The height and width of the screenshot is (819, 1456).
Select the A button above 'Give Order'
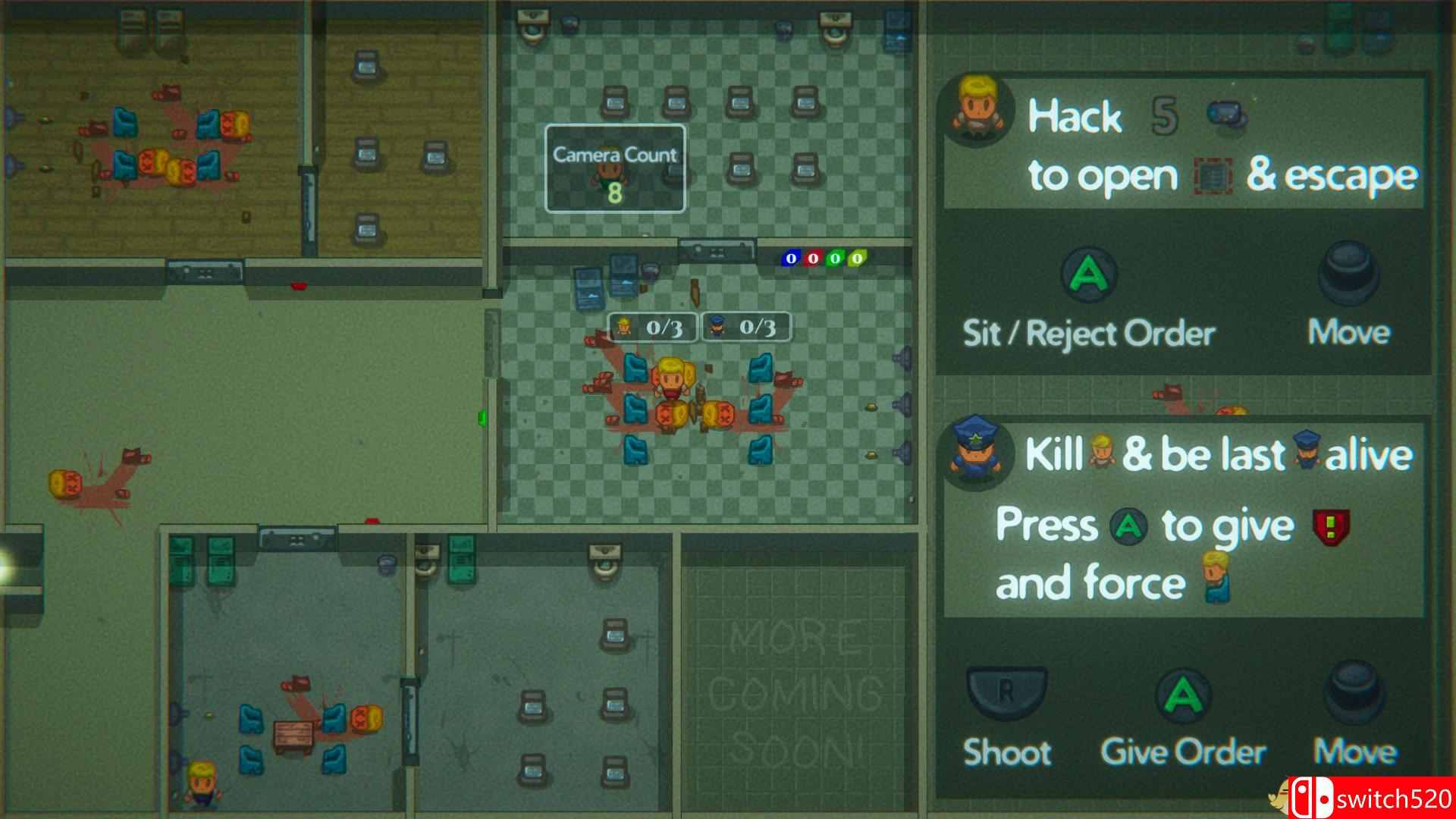pyautogui.click(x=1182, y=695)
